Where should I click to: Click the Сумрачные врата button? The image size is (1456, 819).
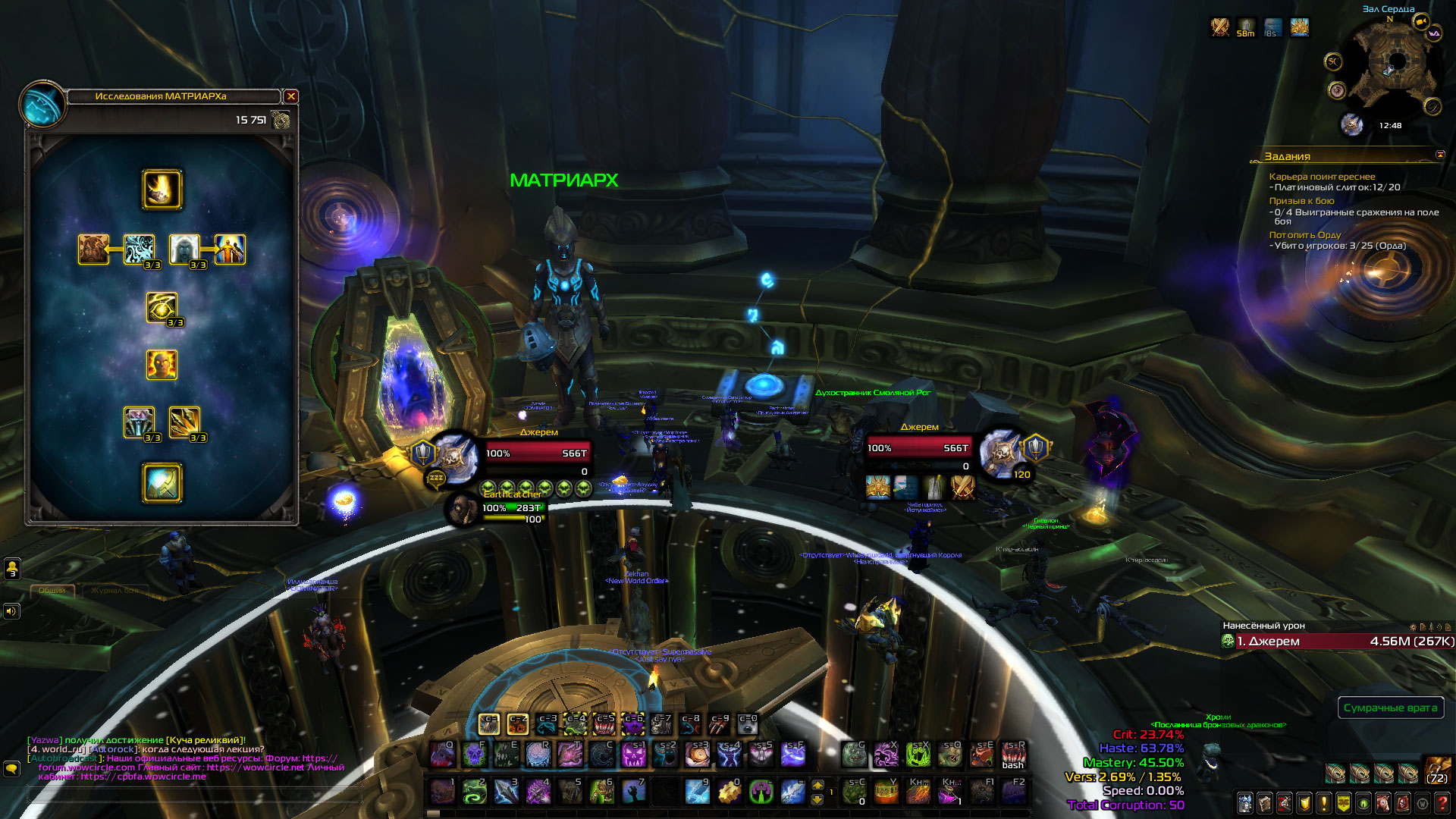tap(1390, 708)
